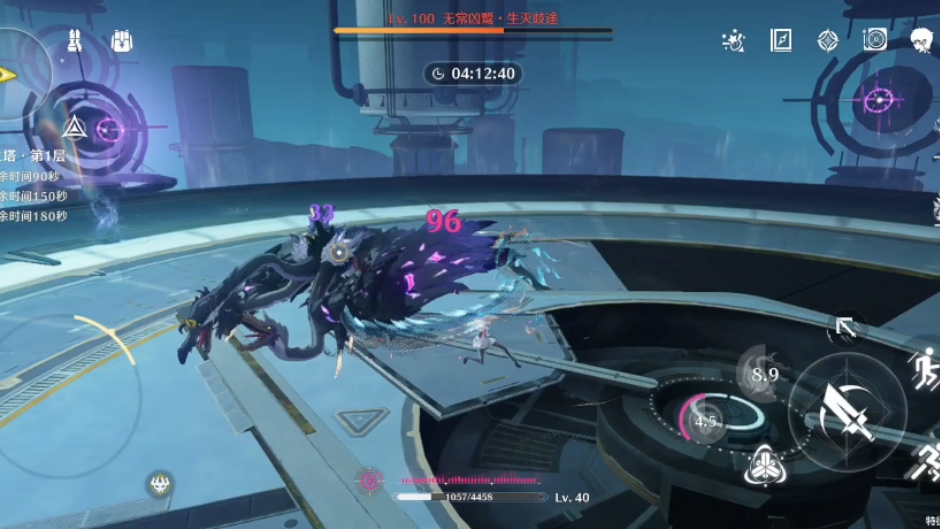Tap the small arrow target-lock button

pos(845,327)
